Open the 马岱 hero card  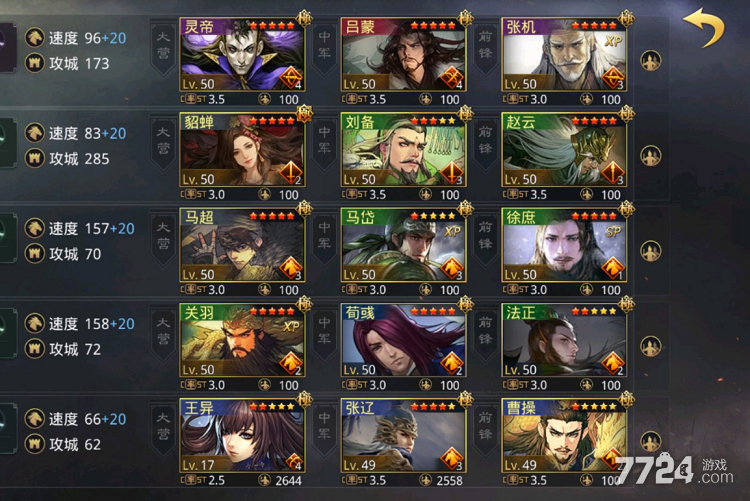coord(403,250)
